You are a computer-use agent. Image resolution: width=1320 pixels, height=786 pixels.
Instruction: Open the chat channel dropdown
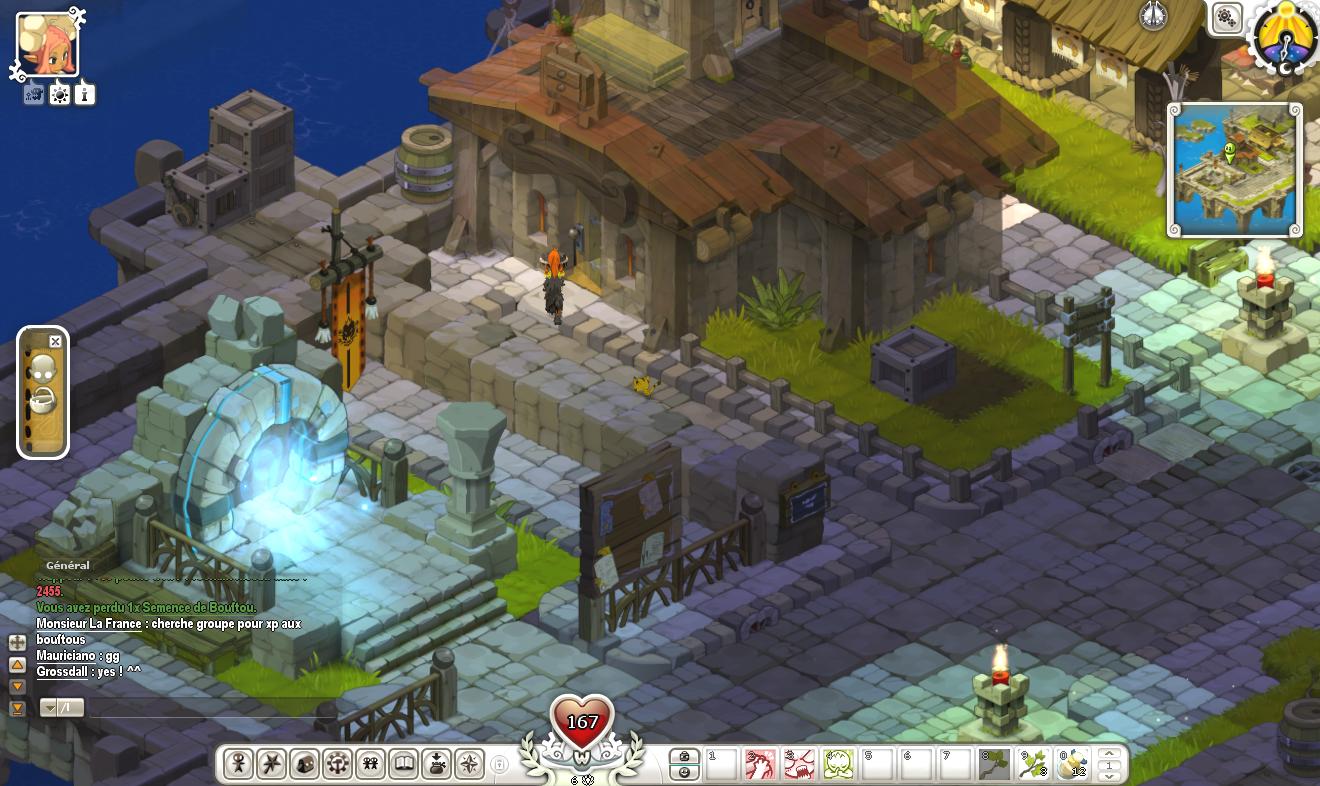pyautogui.click(x=48, y=708)
